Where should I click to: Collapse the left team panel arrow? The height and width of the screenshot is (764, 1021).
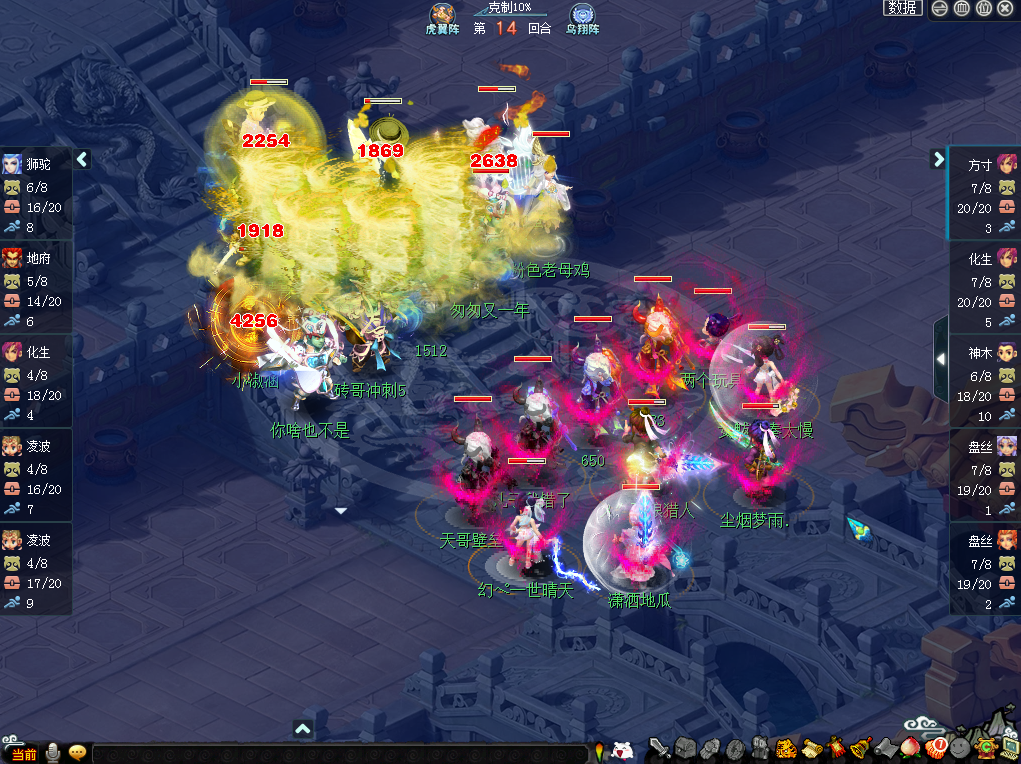pyautogui.click(x=83, y=159)
